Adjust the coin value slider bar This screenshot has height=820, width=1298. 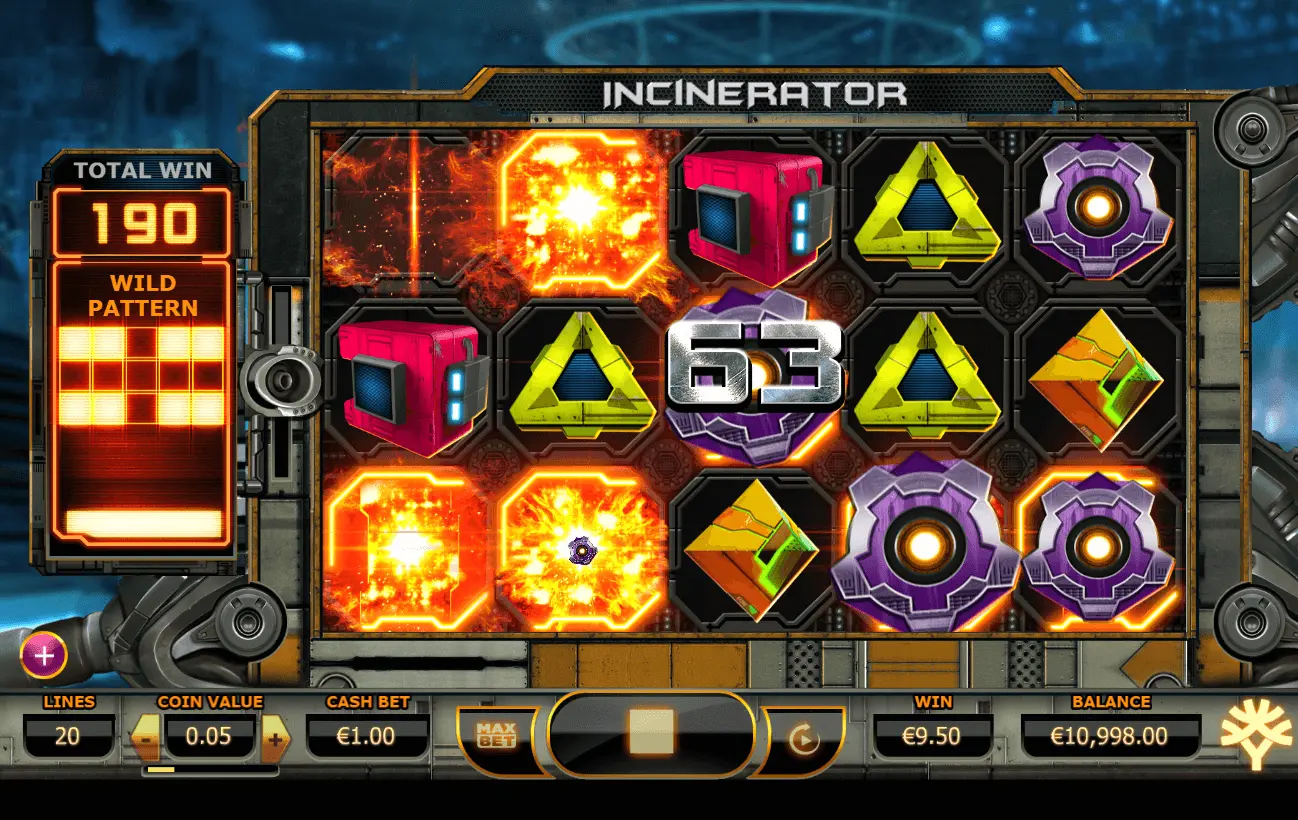[210, 770]
